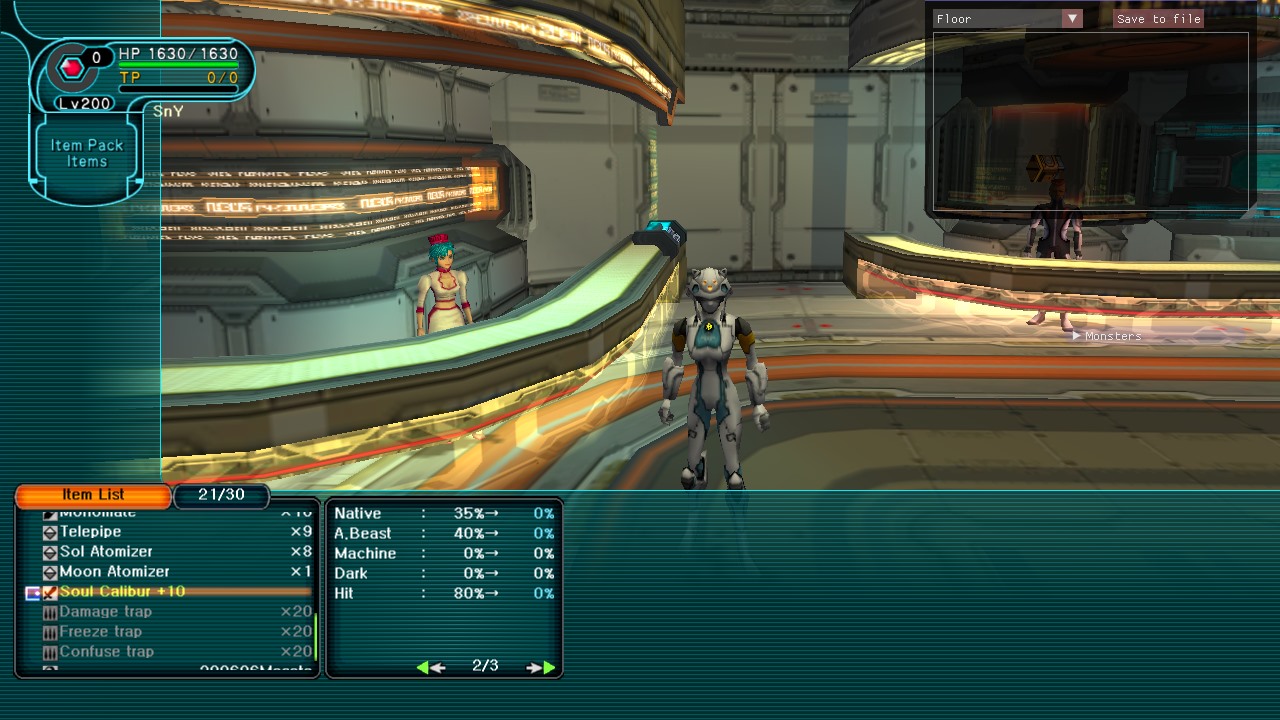Select Telepipe in the item list
This screenshot has height=720, width=1280.
pyautogui.click(x=90, y=532)
